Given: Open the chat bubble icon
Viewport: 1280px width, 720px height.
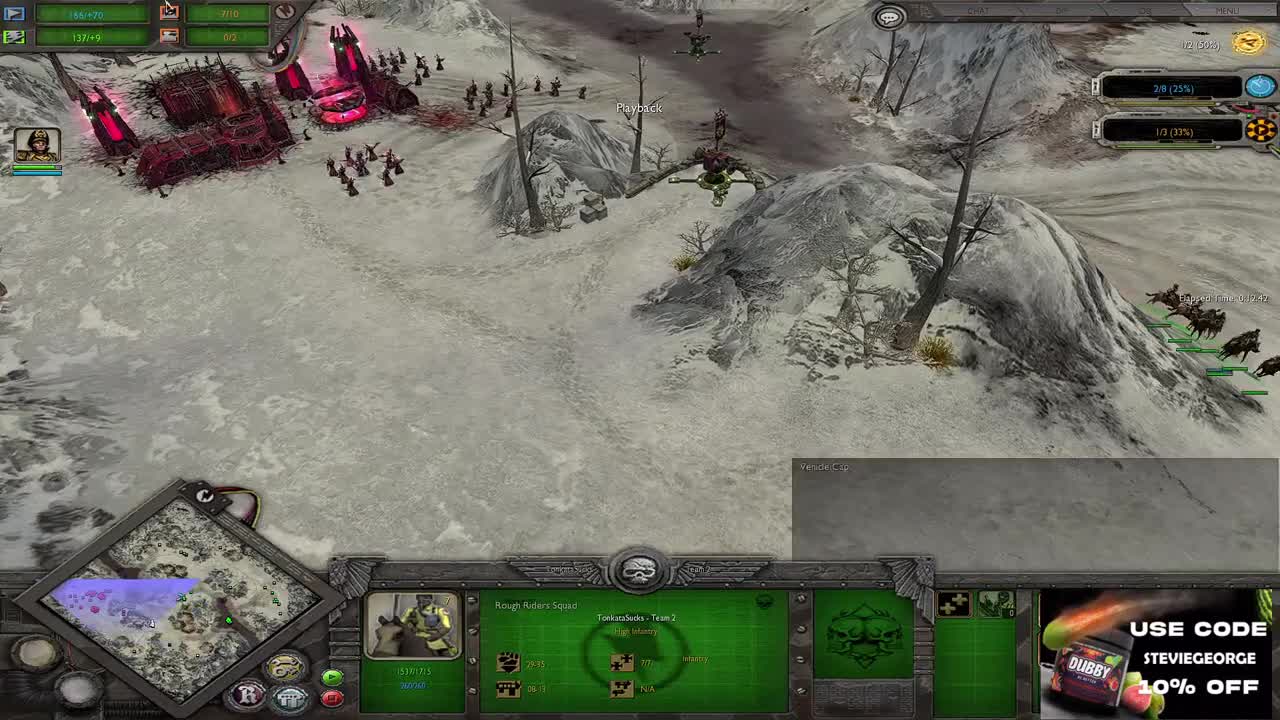Looking at the screenshot, I should click(889, 16).
